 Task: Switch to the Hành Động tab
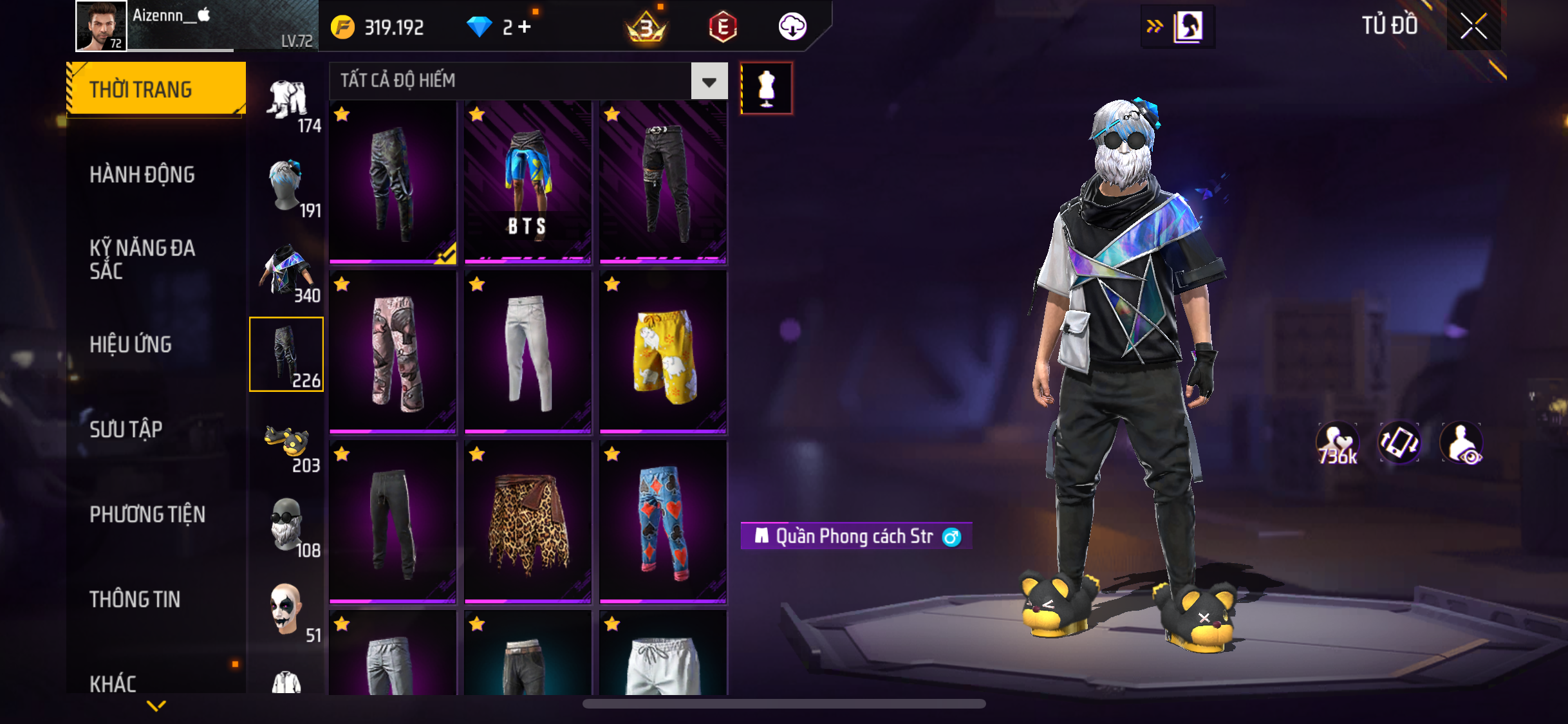click(x=142, y=174)
